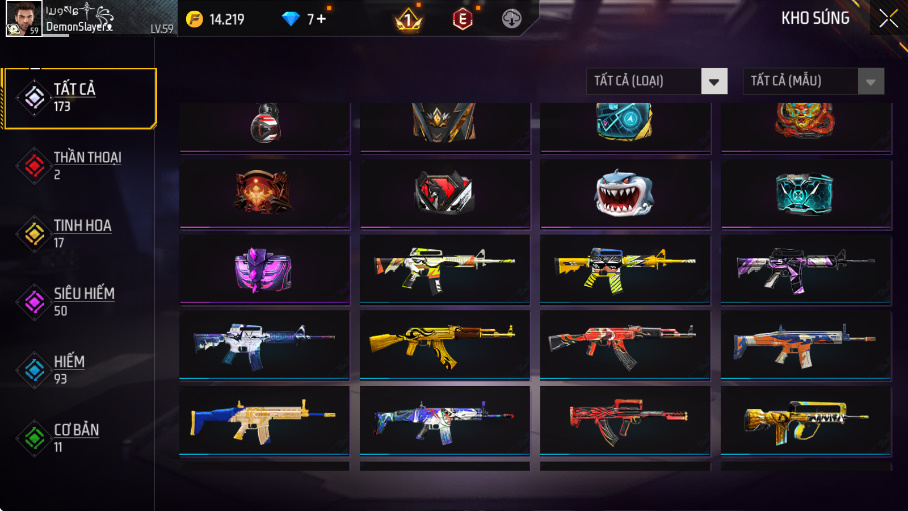
Task: Choose the golden AK rifle skin
Action: point(444,343)
